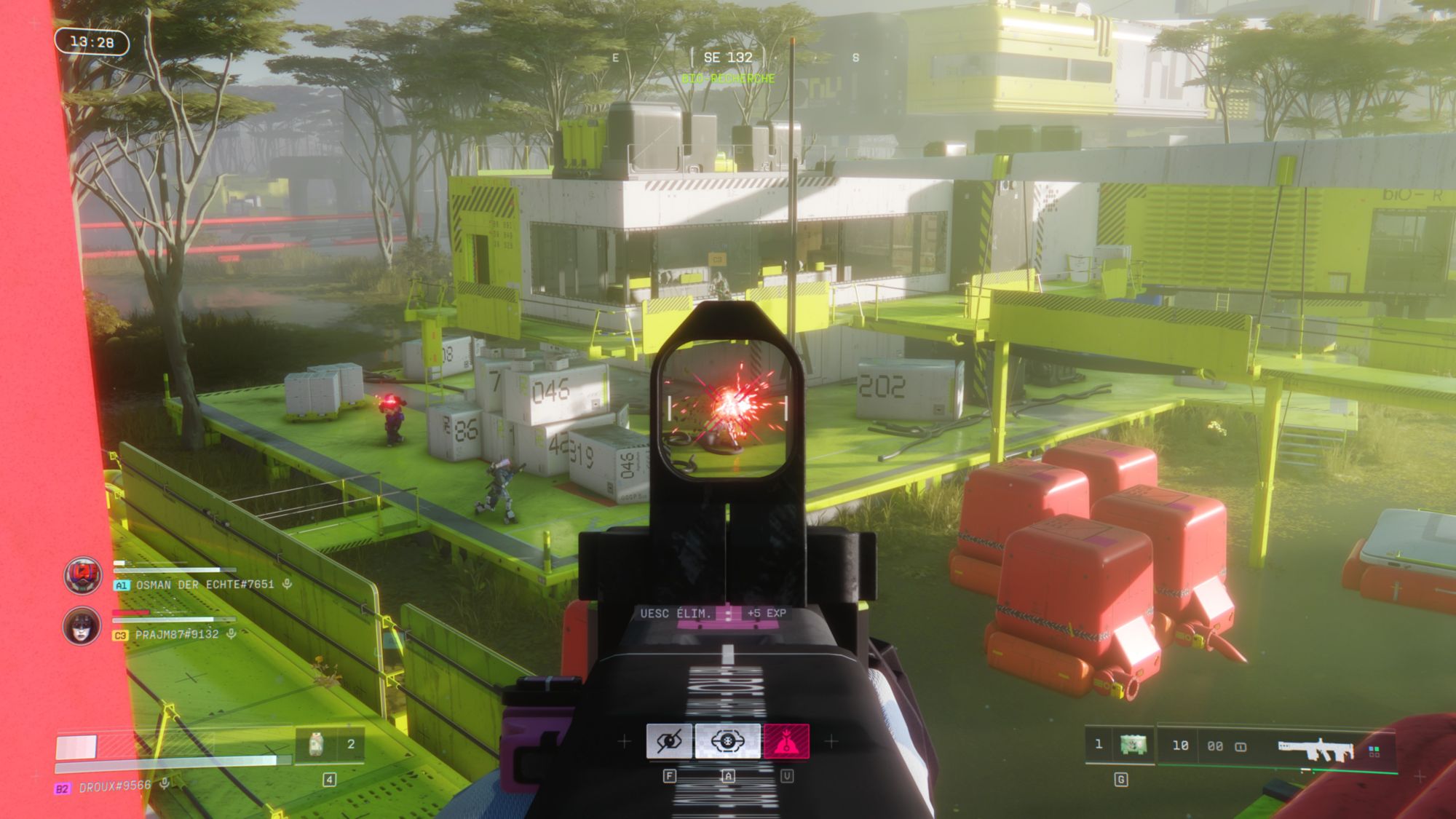Toggle microphone icon beside PRAJM87#9132
1456x819 pixels.
232,634
